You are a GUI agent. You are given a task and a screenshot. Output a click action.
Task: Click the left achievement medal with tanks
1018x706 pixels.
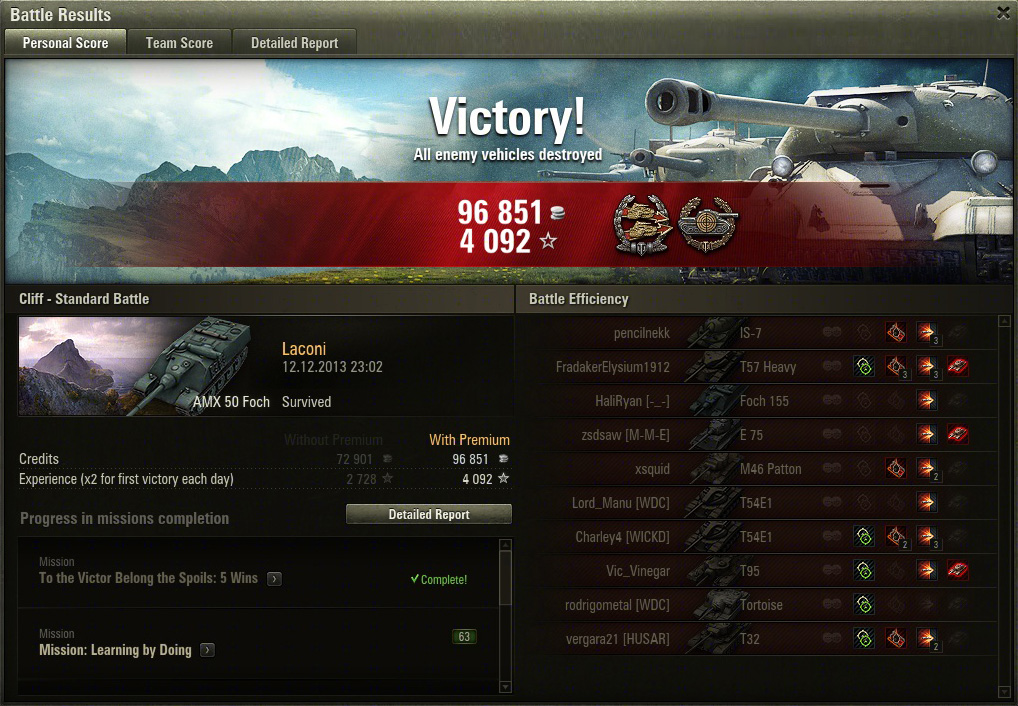pyautogui.click(x=641, y=223)
